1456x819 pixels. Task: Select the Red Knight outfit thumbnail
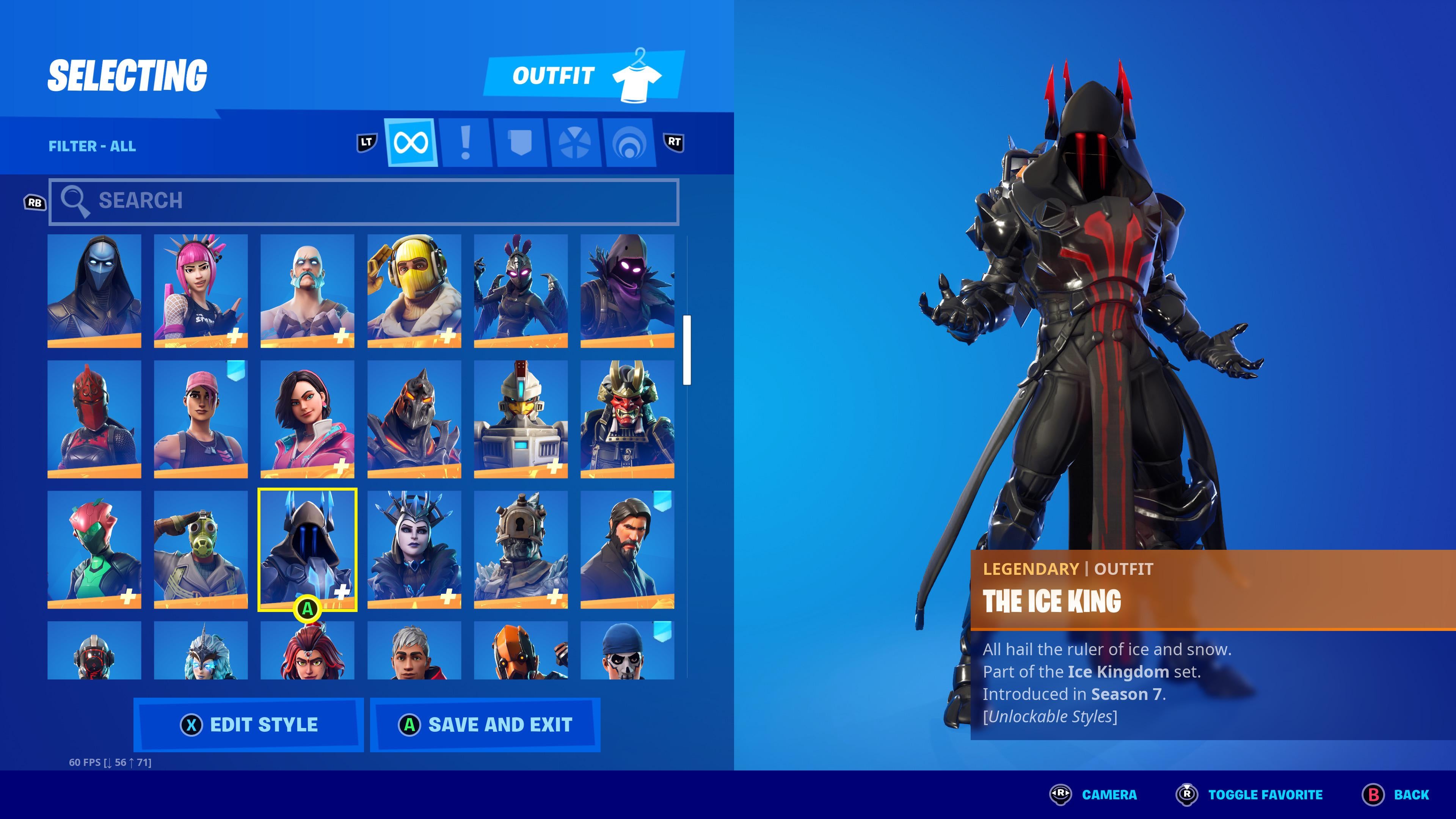click(x=94, y=419)
